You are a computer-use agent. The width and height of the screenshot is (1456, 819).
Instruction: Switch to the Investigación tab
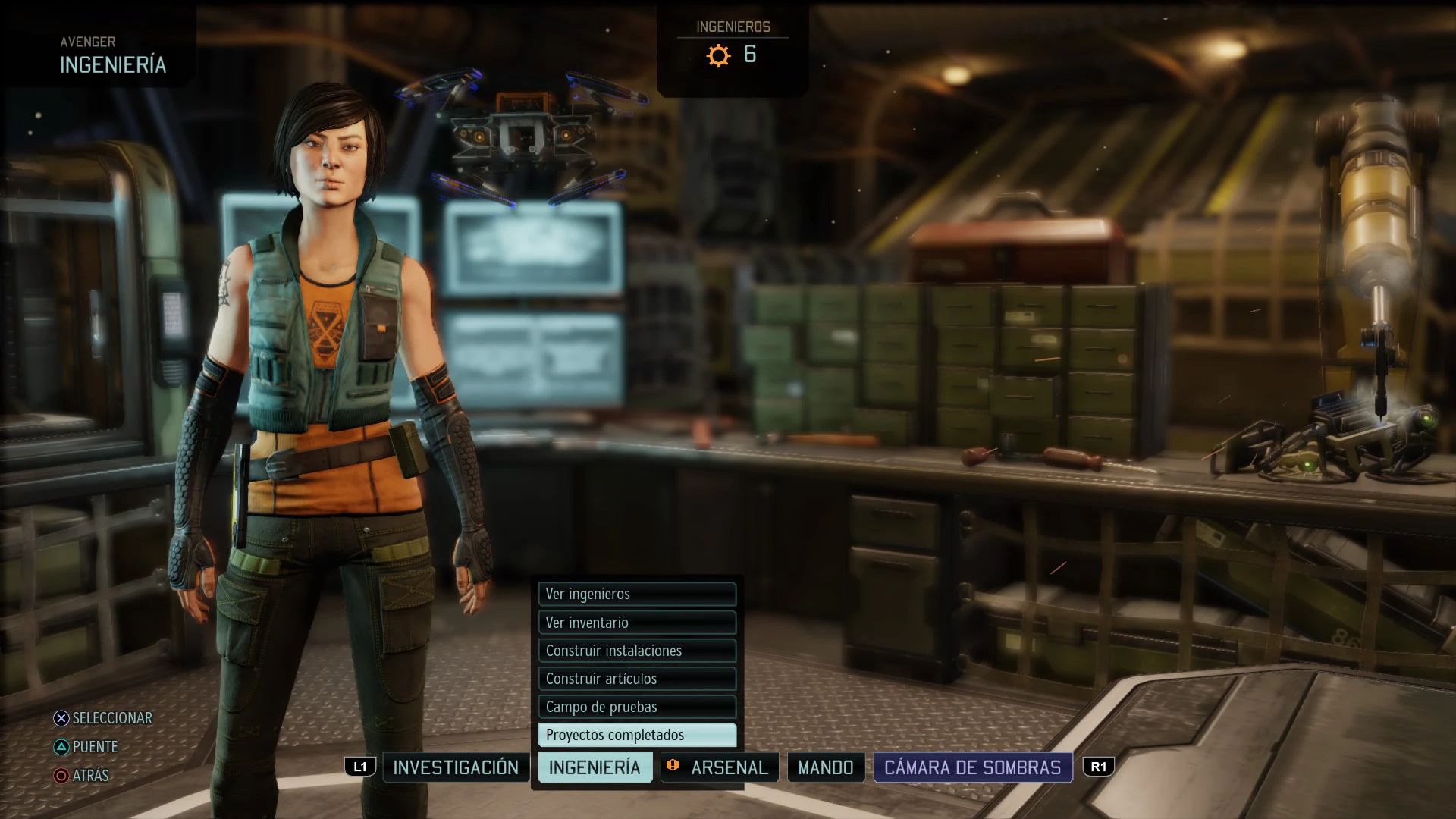point(456,767)
